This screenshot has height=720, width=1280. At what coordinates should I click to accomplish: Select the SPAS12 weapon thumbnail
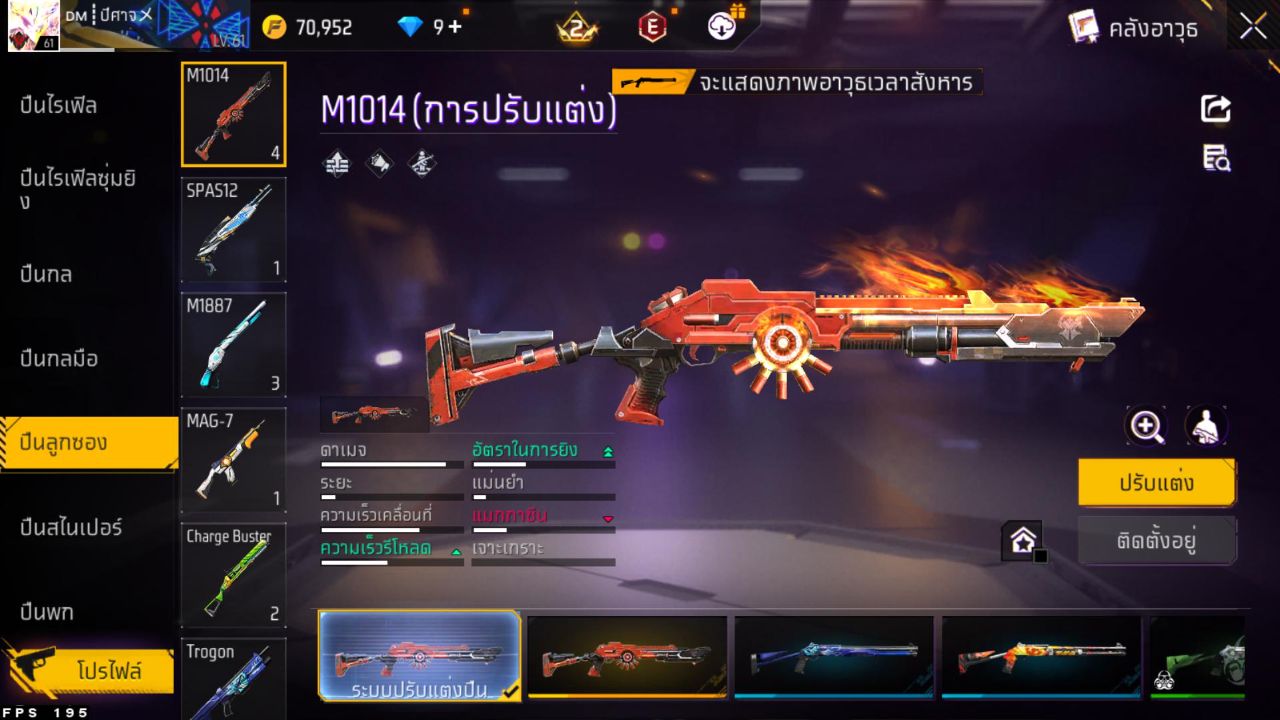click(x=233, y=230)
